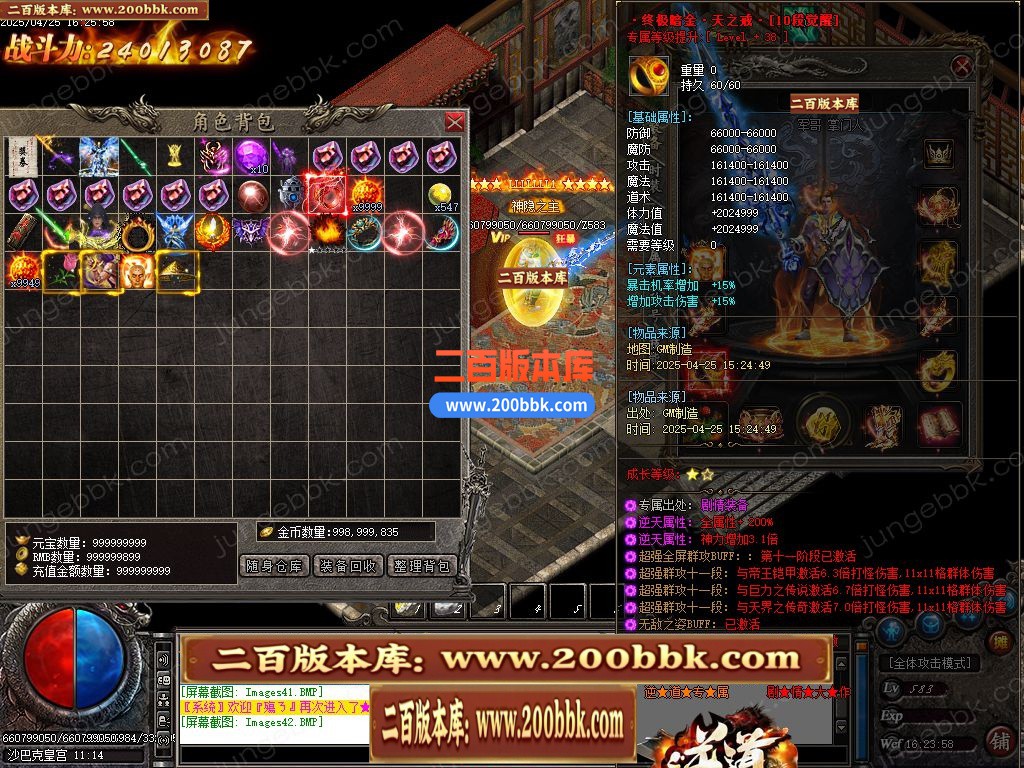
Task: Select the fire orb stack marked x9999
Action: coord(366,194)
